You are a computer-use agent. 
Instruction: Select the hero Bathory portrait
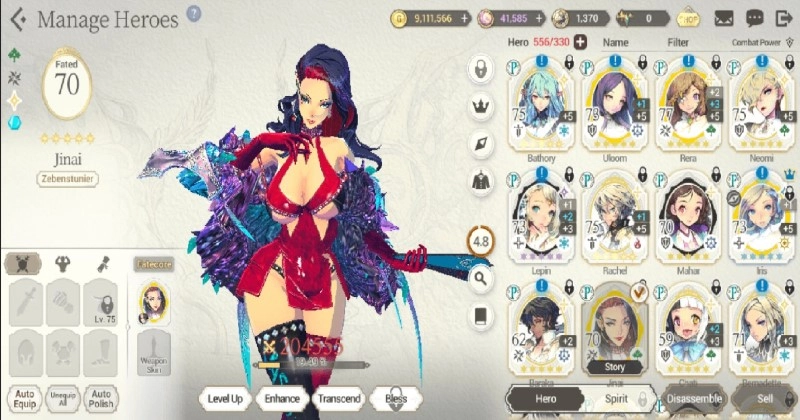[x=540, y=108]
